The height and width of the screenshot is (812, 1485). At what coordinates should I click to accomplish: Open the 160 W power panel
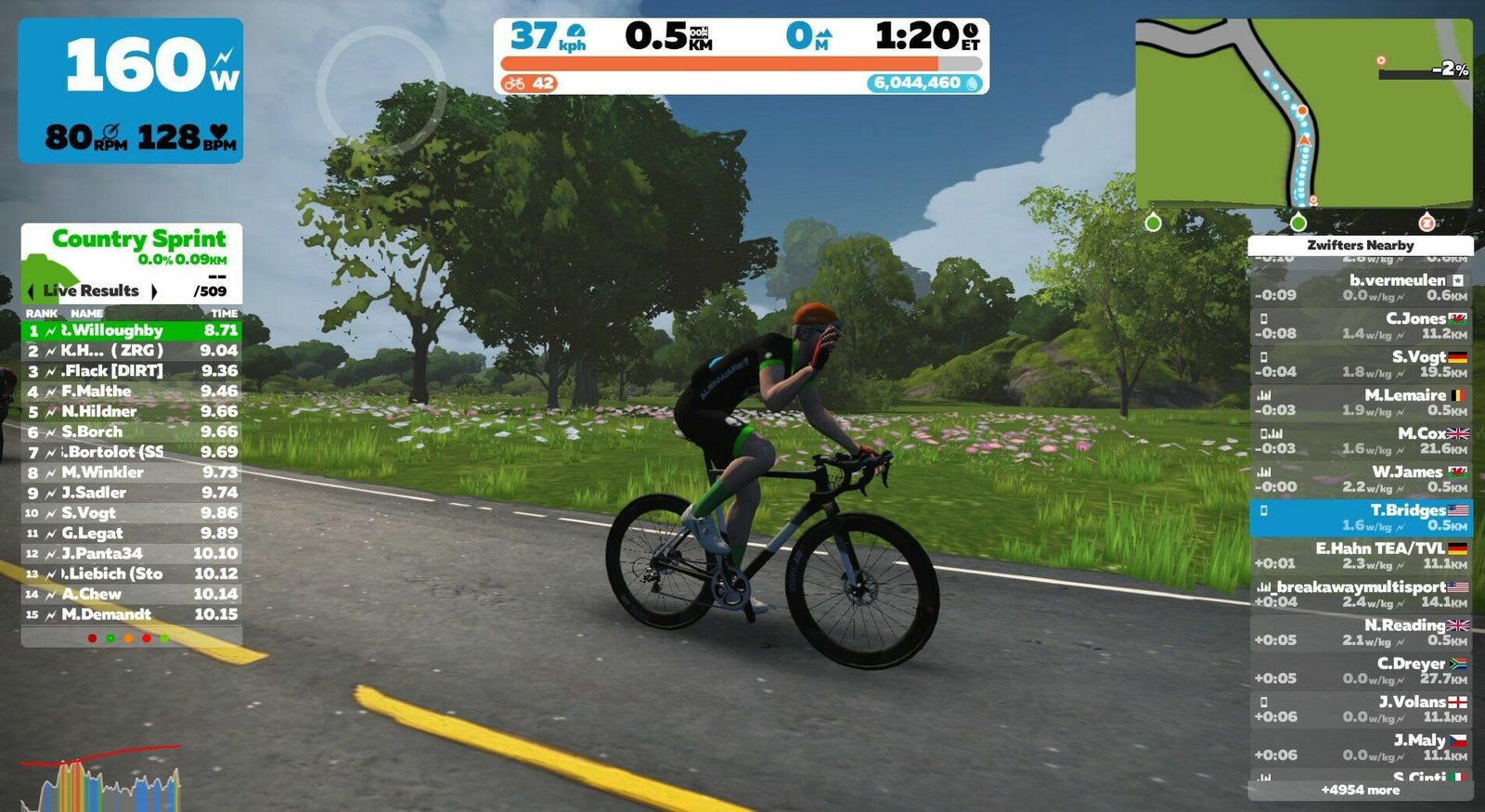(131, 90)
